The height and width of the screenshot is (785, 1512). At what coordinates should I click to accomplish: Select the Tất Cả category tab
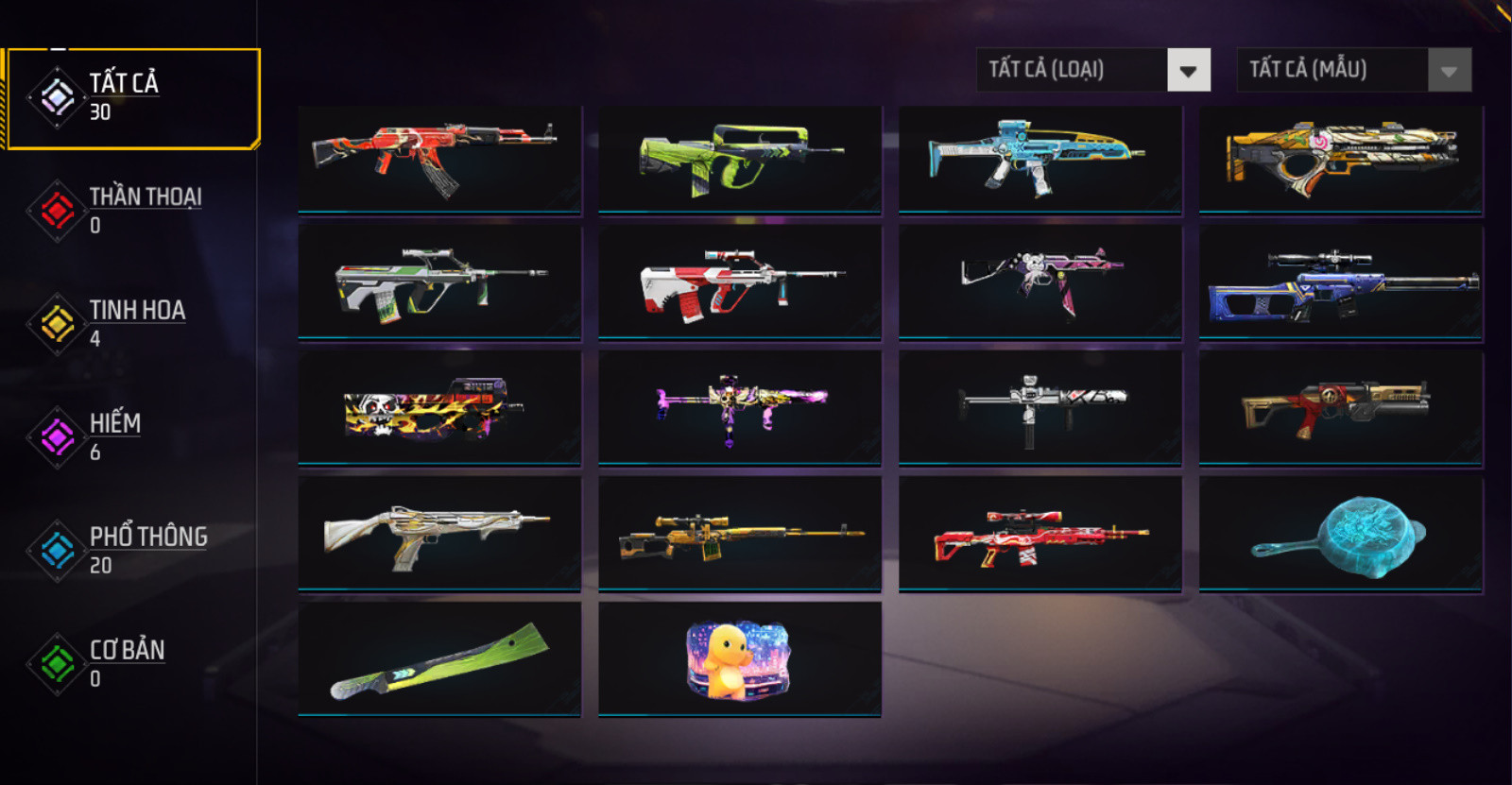[132, 98]
